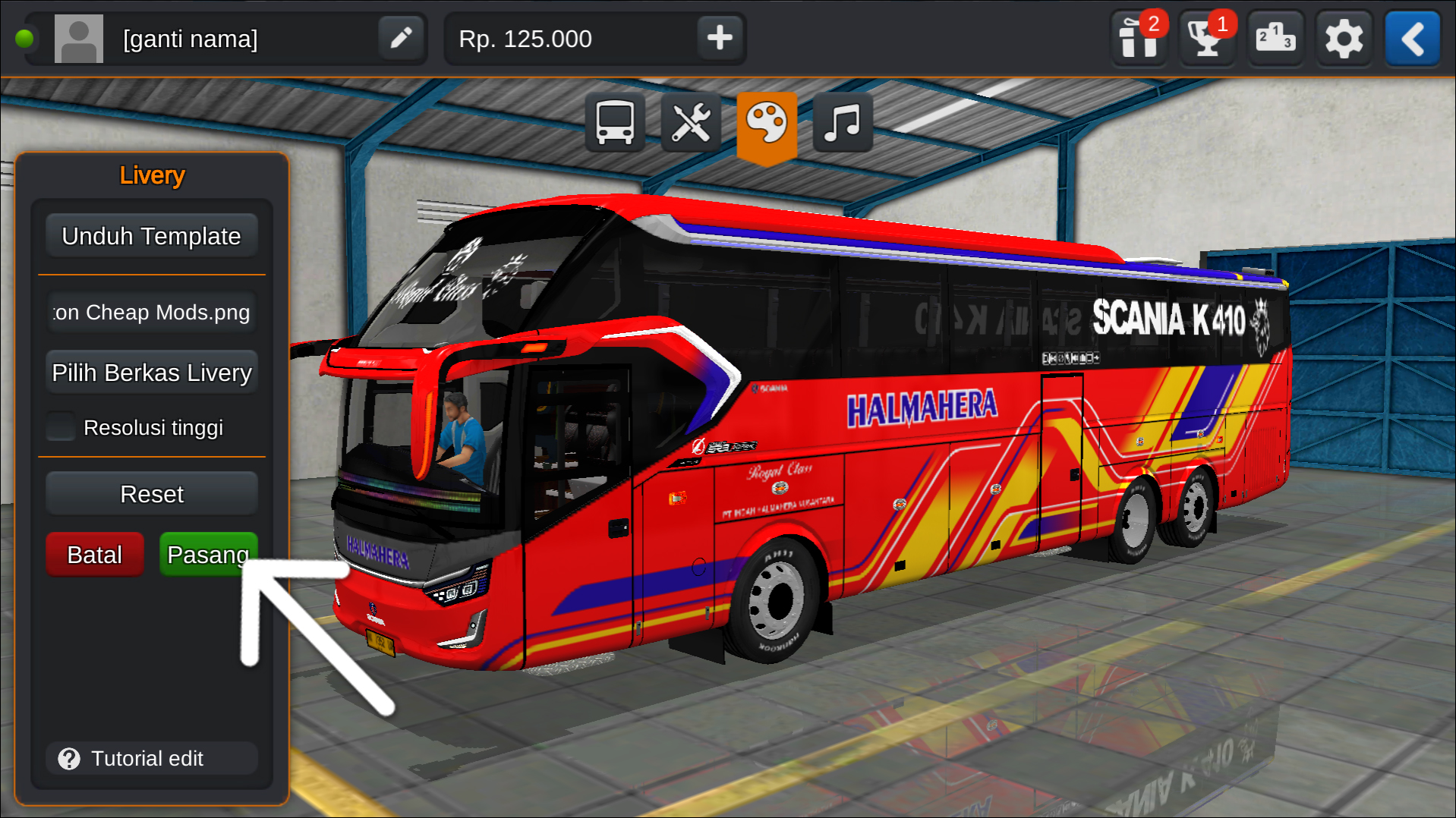
Task: Reset the current livery
Action: pos(151,493)
